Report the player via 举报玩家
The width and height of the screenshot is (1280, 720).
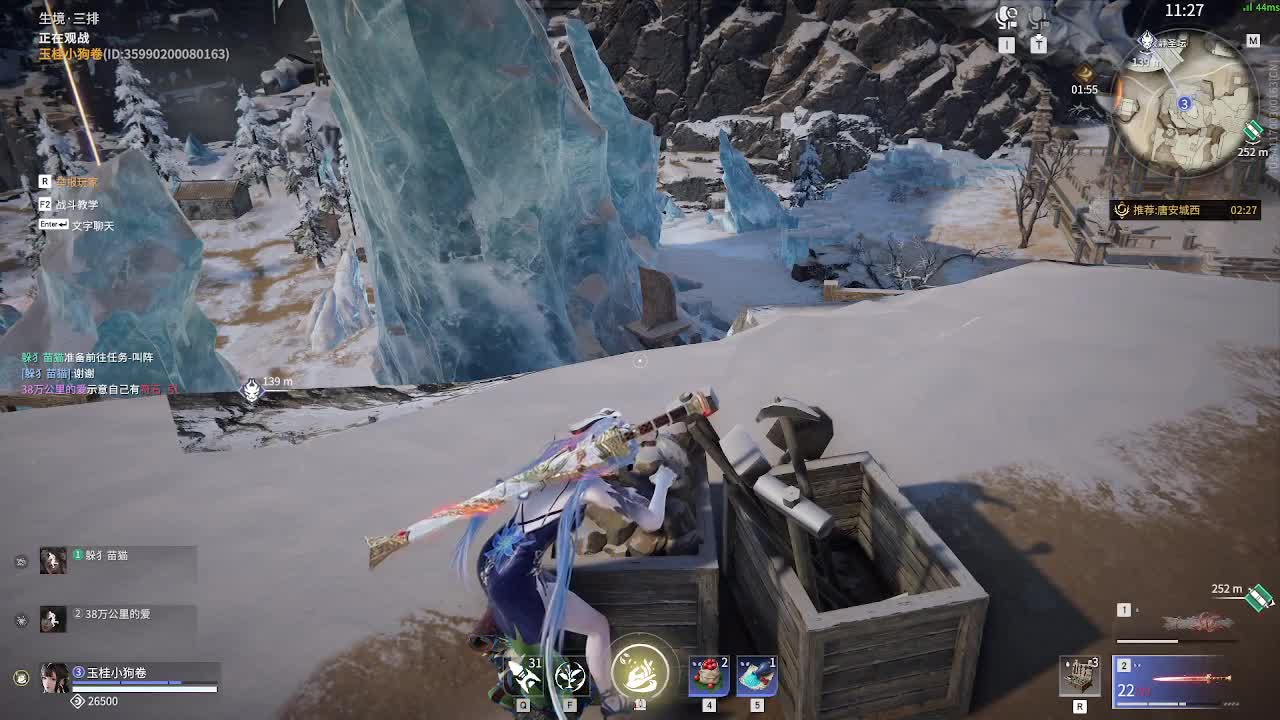pos(76,182)
